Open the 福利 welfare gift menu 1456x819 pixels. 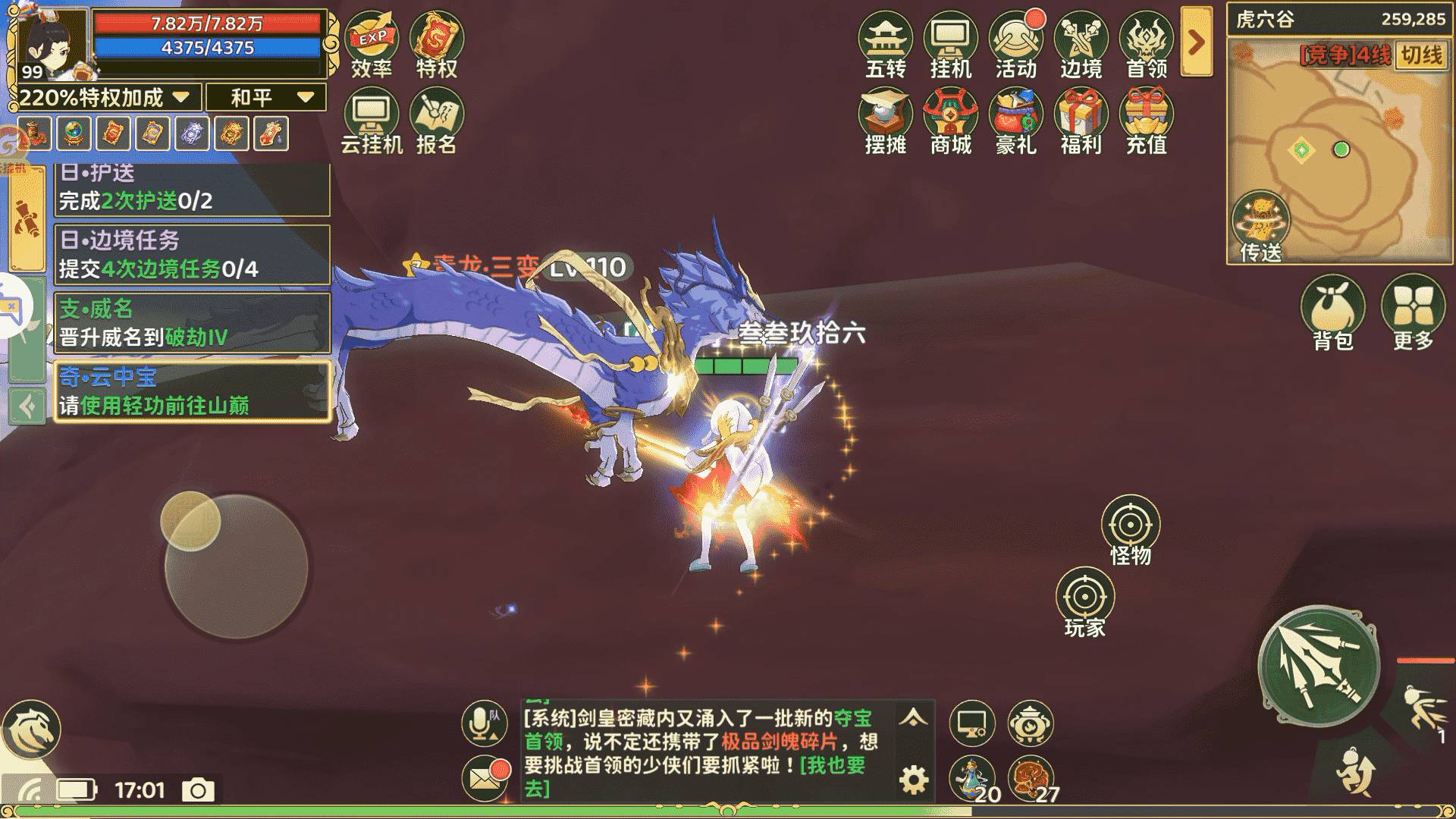point(1081,118)
